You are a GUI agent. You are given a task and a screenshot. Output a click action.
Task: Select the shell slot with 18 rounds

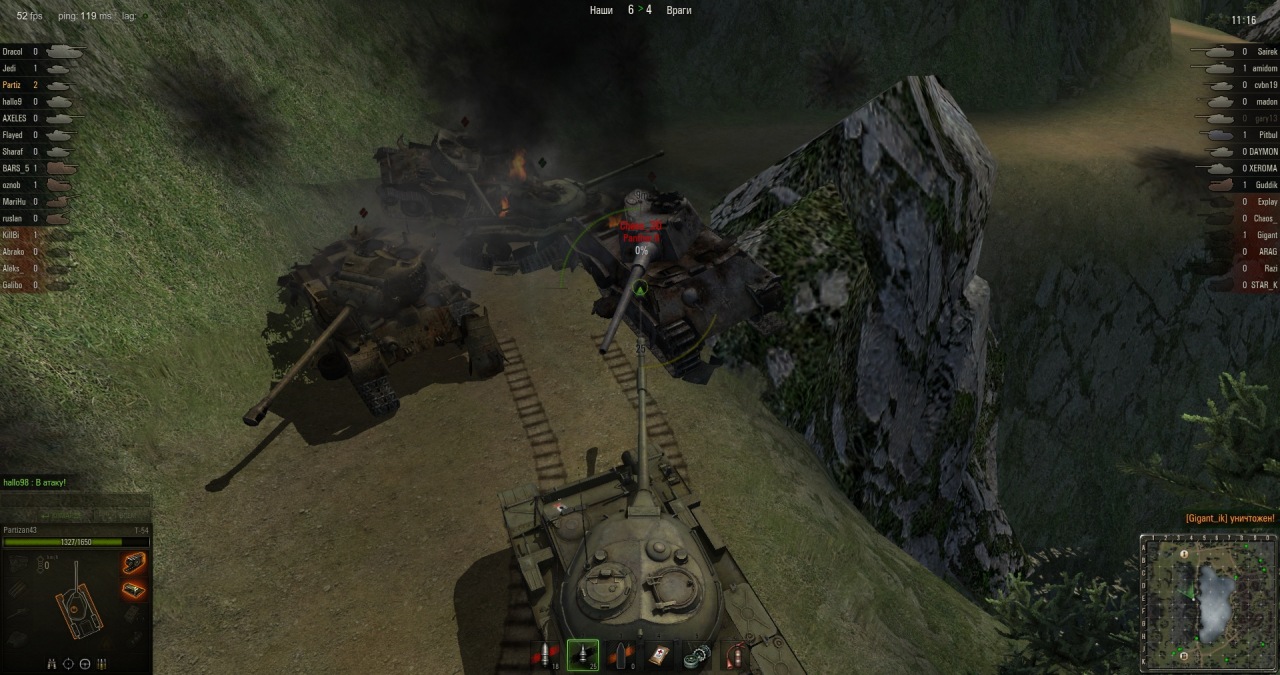tap(548, 655)
